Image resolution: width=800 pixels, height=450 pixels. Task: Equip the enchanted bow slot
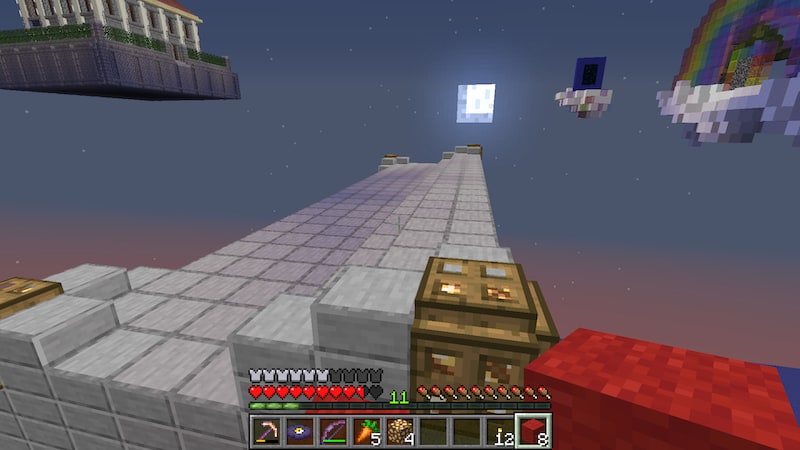point(332,432)
